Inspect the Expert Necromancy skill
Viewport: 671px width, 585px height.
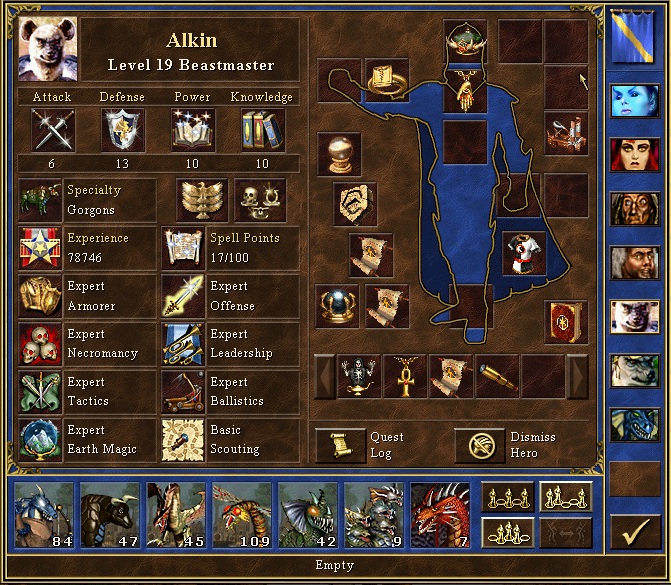(40, 344)
